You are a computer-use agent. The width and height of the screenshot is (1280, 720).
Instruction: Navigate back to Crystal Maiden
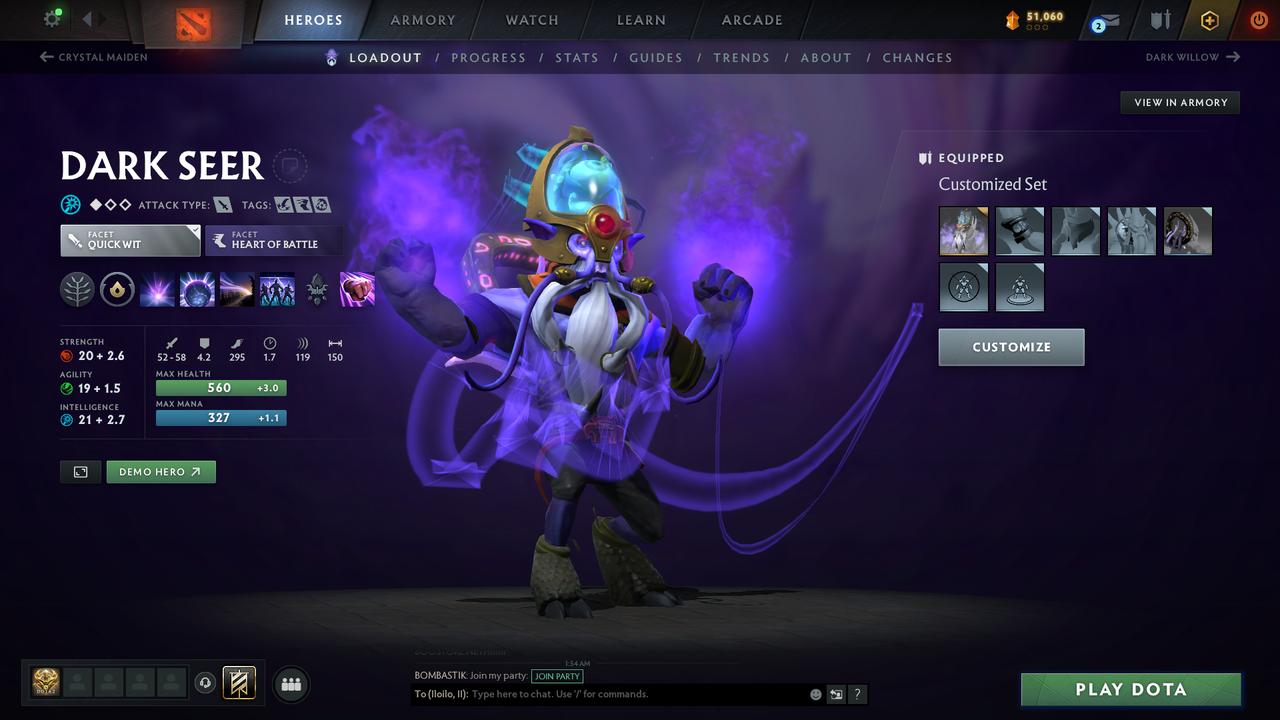click(93, 57)
